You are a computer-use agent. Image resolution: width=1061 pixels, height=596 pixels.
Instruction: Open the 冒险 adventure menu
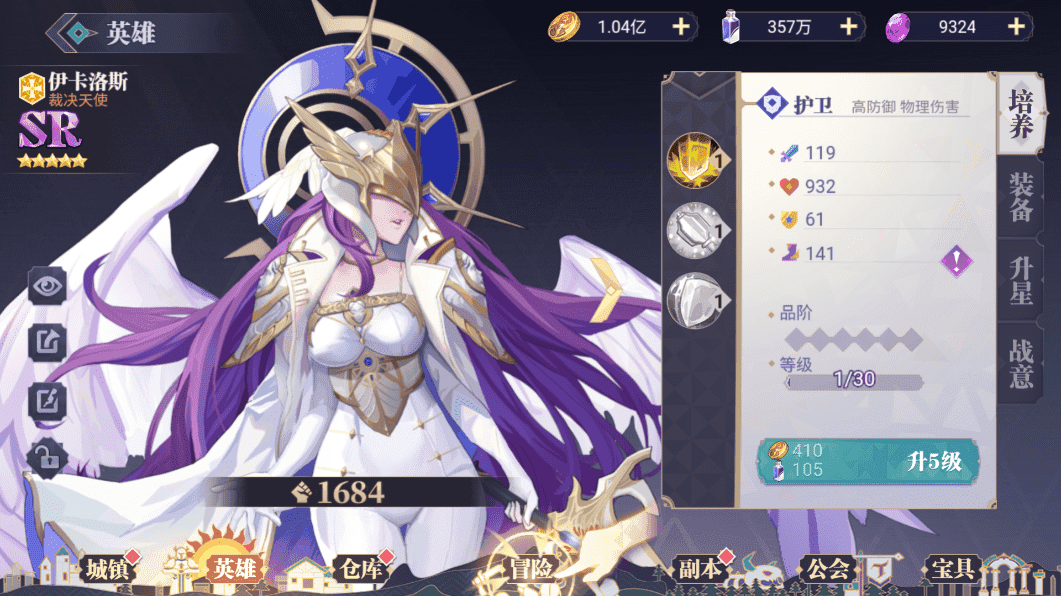click(x=530, y=569)
